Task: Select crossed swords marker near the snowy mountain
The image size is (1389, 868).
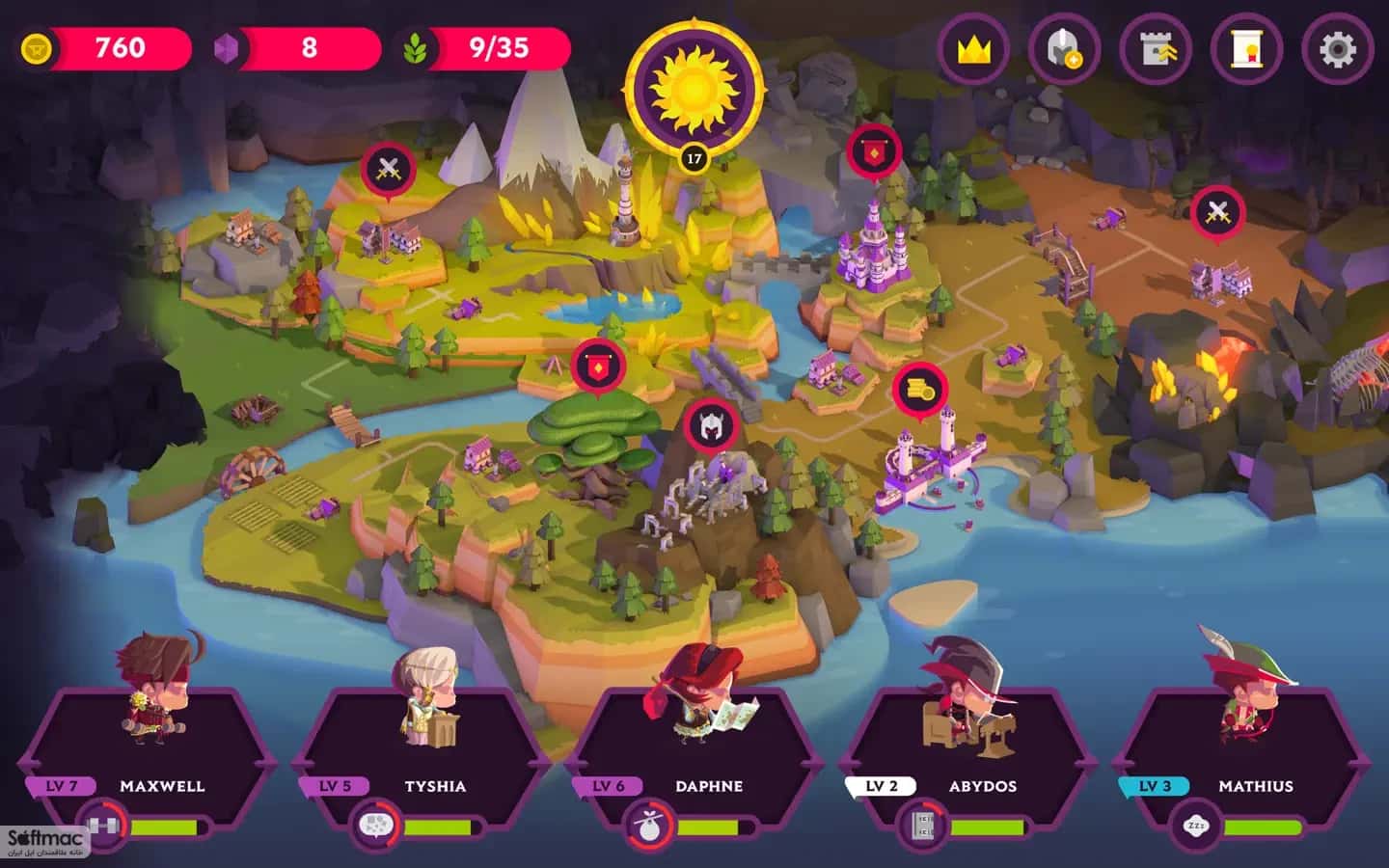Action: coord(388,171)
